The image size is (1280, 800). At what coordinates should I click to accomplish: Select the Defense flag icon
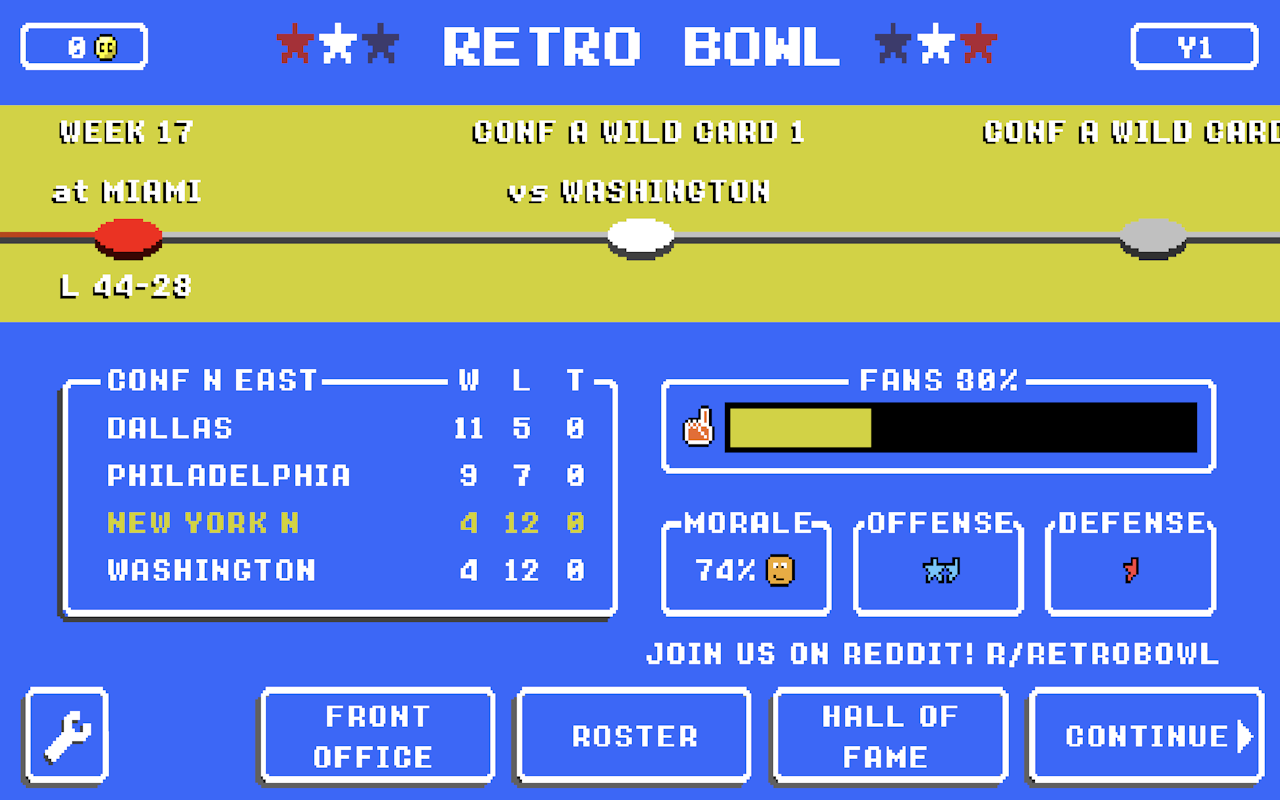pos(1129,569)
